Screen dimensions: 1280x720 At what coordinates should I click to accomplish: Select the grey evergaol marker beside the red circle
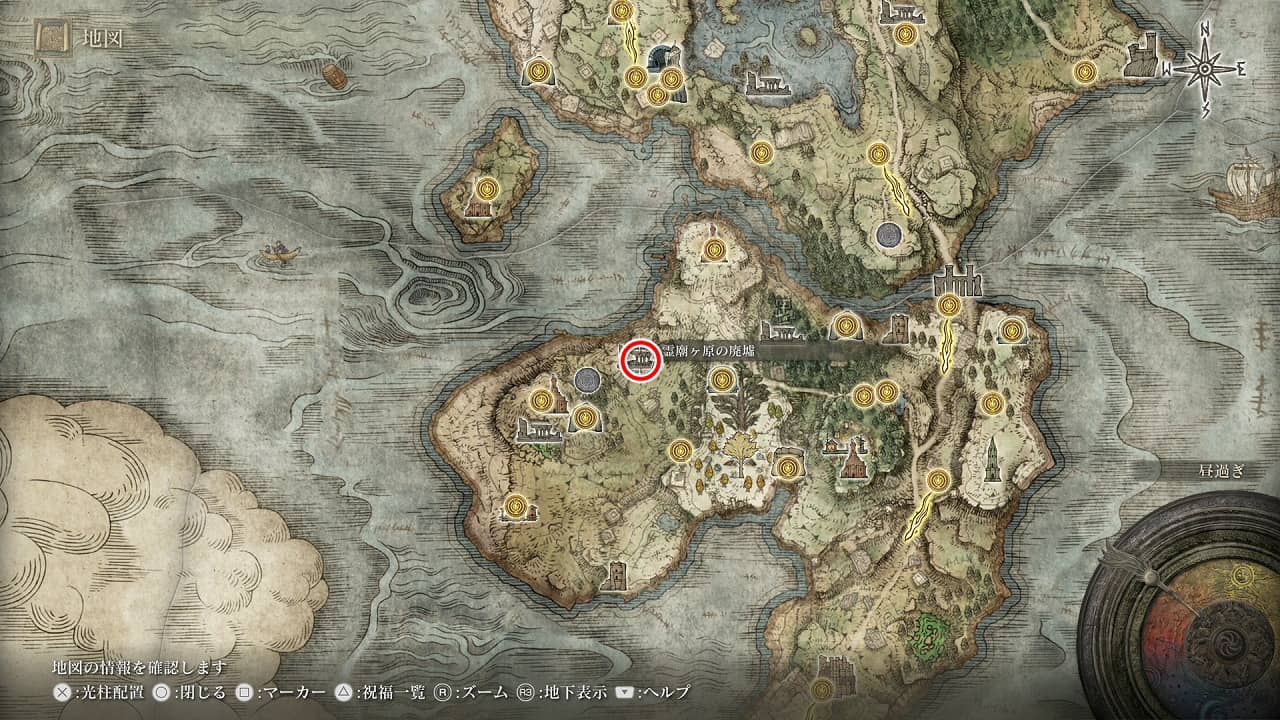(x=588, y=380)
